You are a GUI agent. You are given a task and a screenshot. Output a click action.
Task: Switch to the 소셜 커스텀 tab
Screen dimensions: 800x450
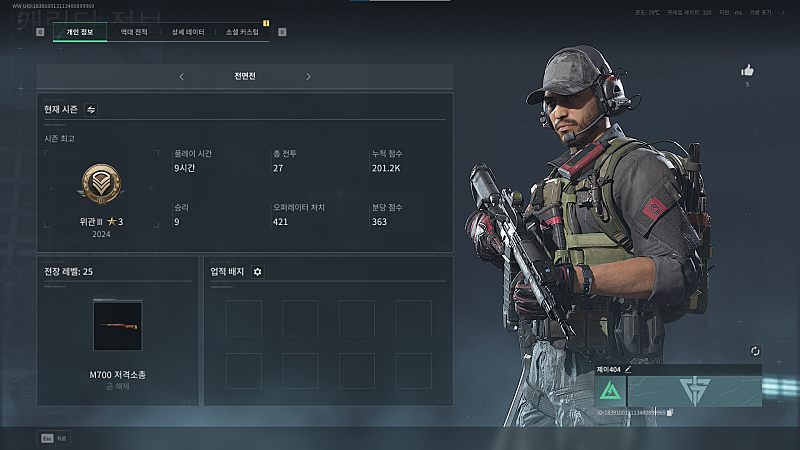[242, 32]
